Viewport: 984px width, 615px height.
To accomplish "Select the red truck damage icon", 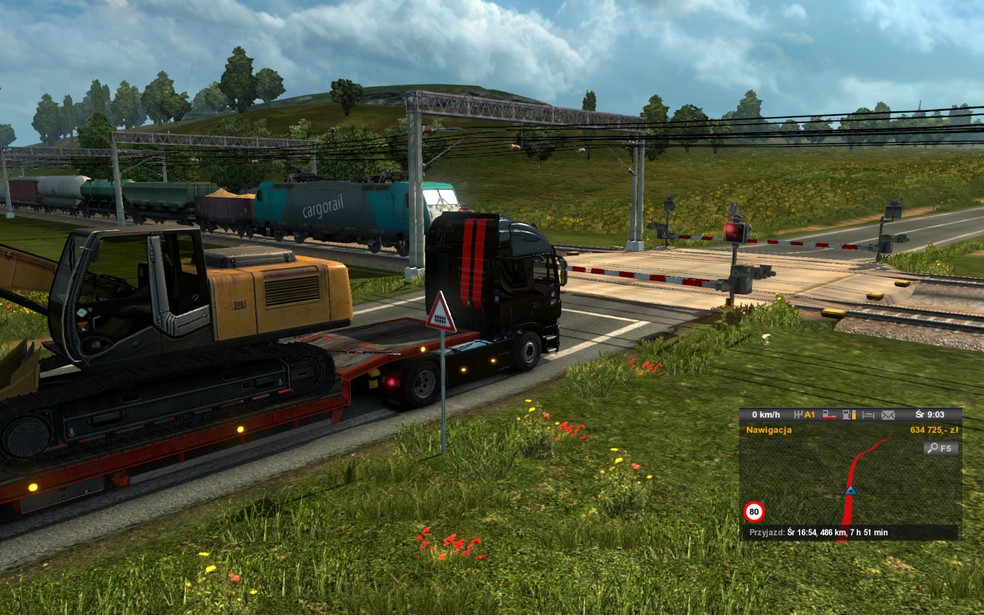I will tap(828, 415).
